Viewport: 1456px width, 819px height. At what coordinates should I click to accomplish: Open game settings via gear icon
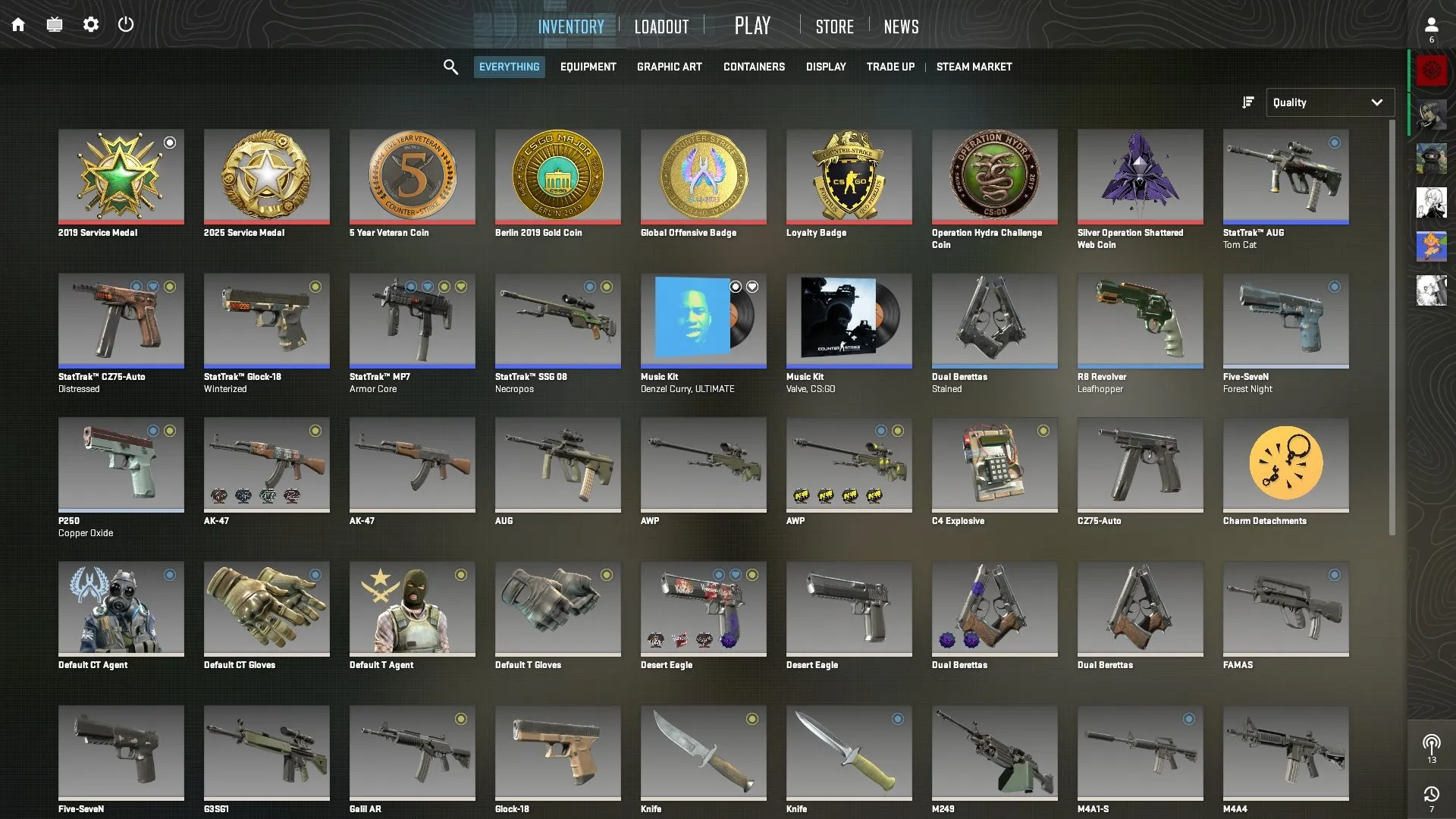(x=90, y=24)
